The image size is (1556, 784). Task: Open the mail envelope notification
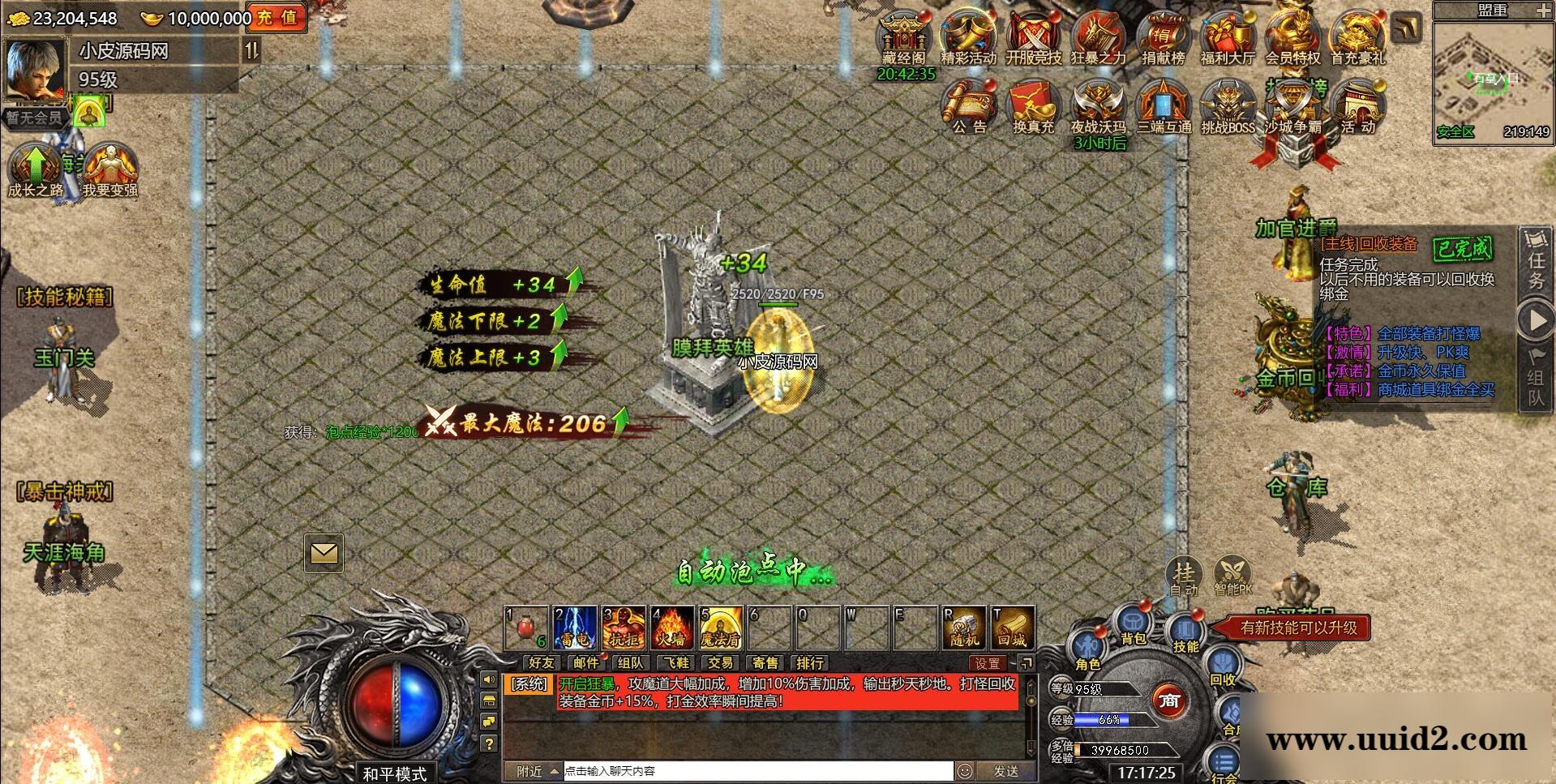(324, 553)
